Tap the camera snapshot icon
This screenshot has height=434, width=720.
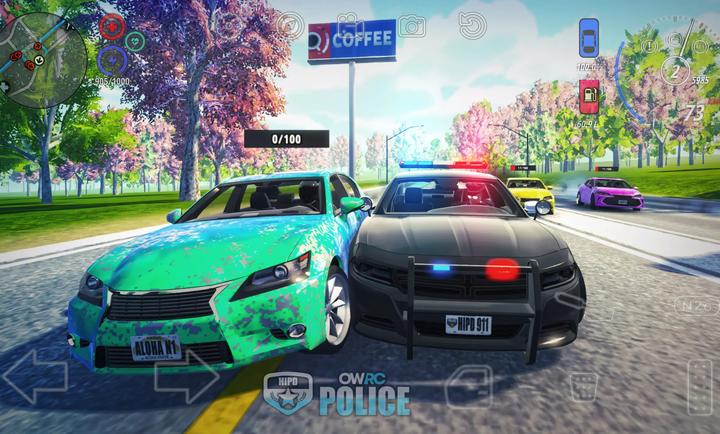click(x=411, y=26)
